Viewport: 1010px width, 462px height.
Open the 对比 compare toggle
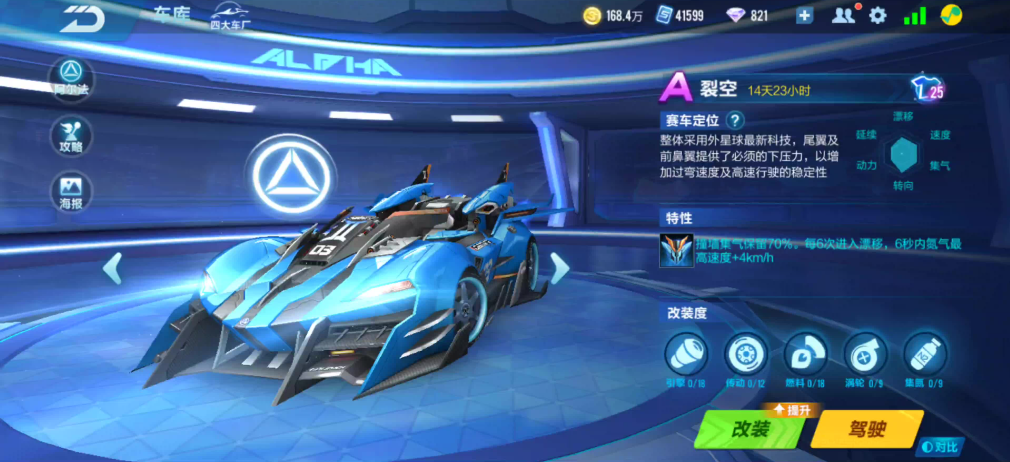click(x=942, y=447)
